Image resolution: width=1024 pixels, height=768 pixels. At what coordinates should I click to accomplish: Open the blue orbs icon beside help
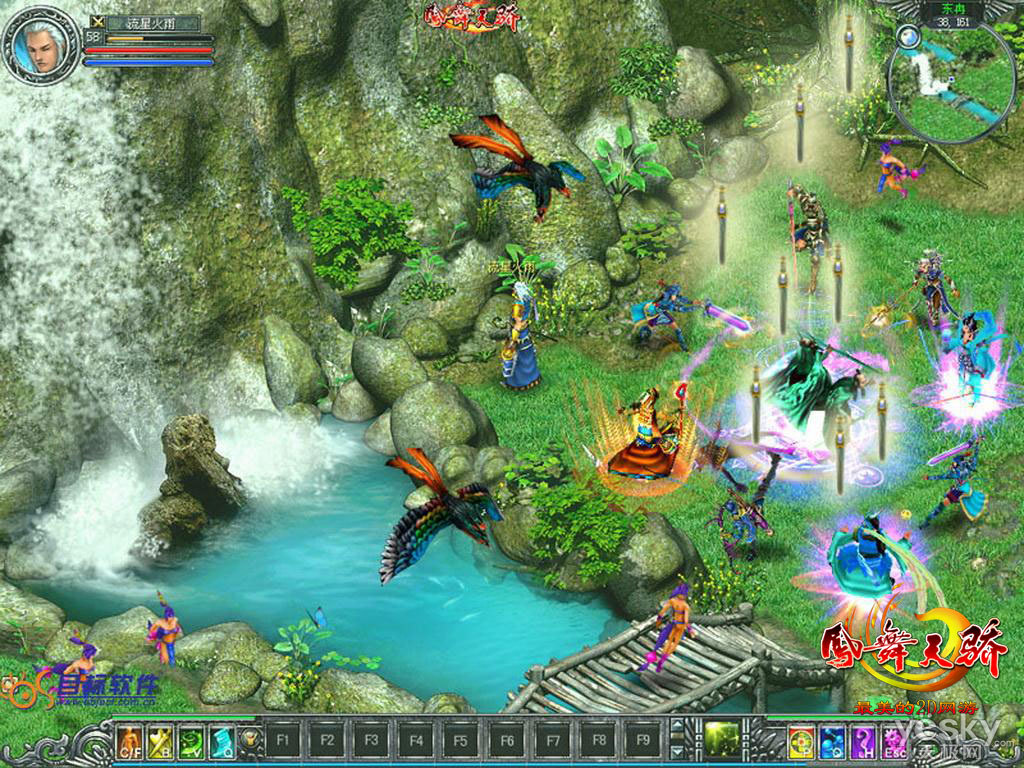coord(832,741)
